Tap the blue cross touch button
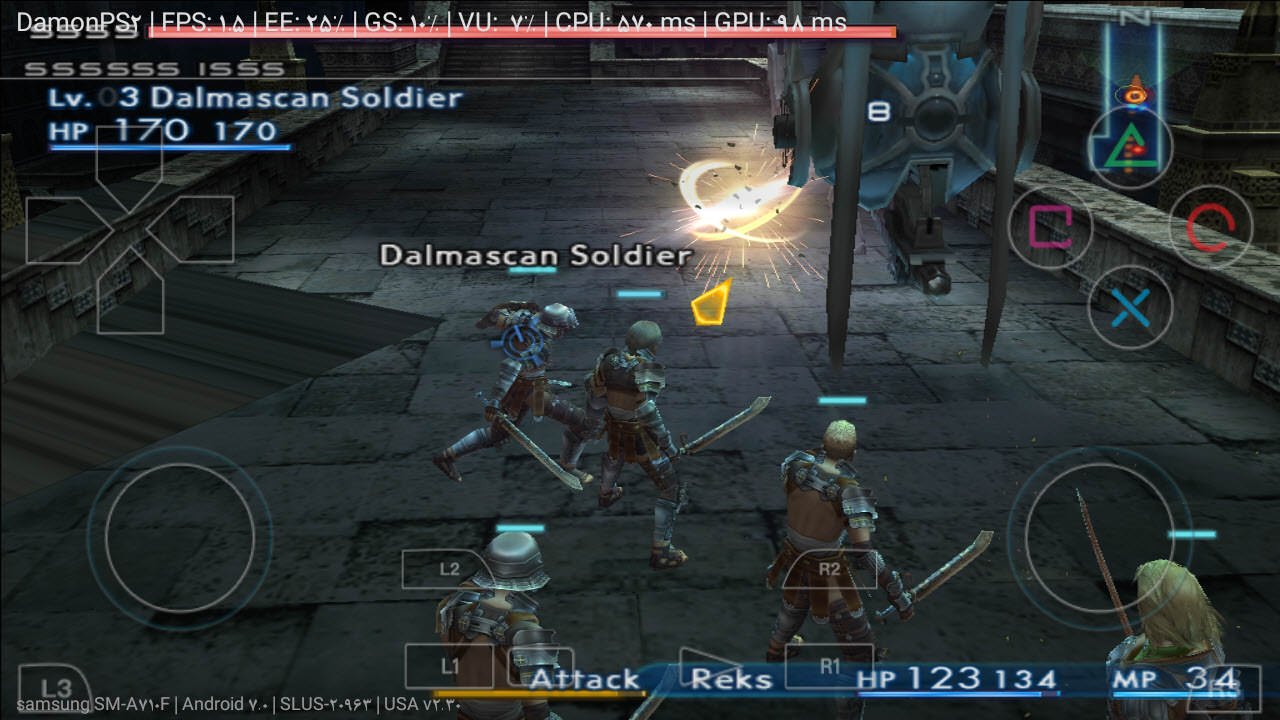Viewport: 1280px width, 720px height. [x=1130, y=307]
